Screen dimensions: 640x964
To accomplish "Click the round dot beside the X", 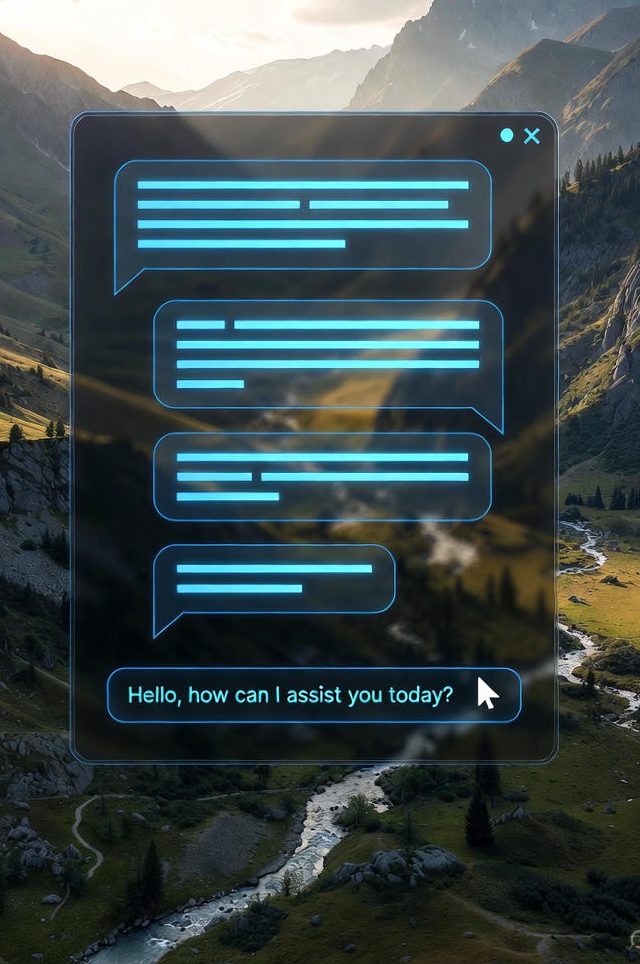I will click(507, 135).
